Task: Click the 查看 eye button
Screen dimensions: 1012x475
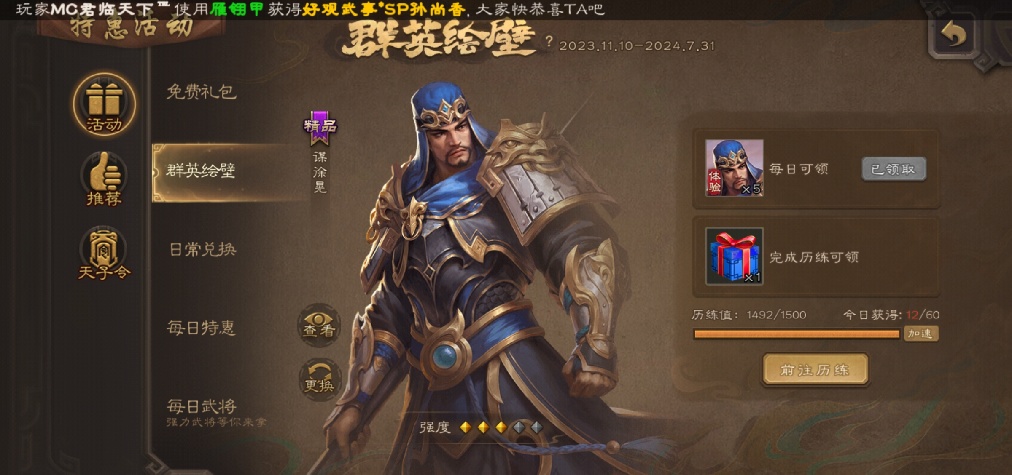Action: click(x=319, y=325)
